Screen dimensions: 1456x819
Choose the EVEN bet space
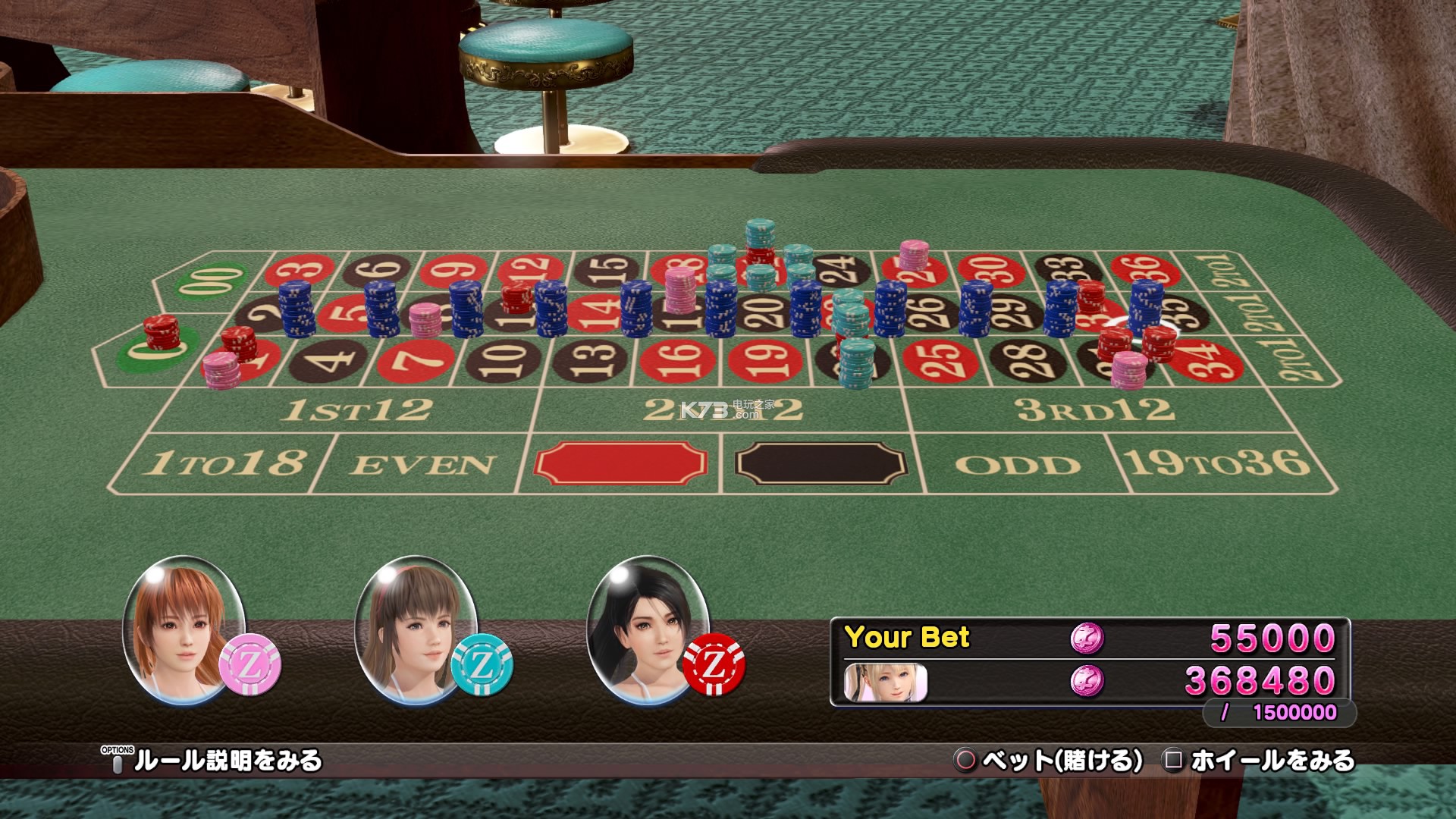point(422,464)
